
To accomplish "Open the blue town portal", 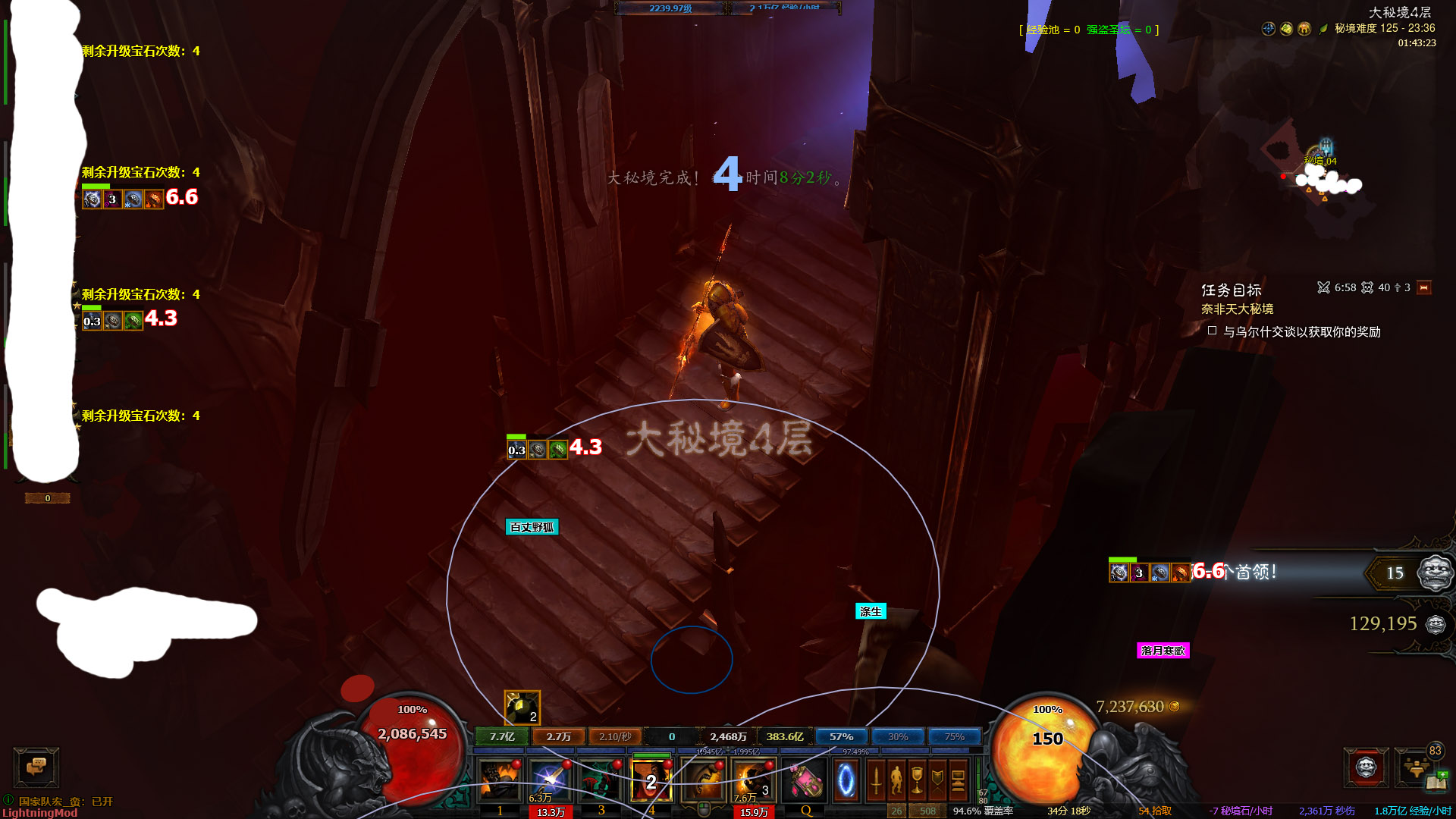I will (846, 780).
